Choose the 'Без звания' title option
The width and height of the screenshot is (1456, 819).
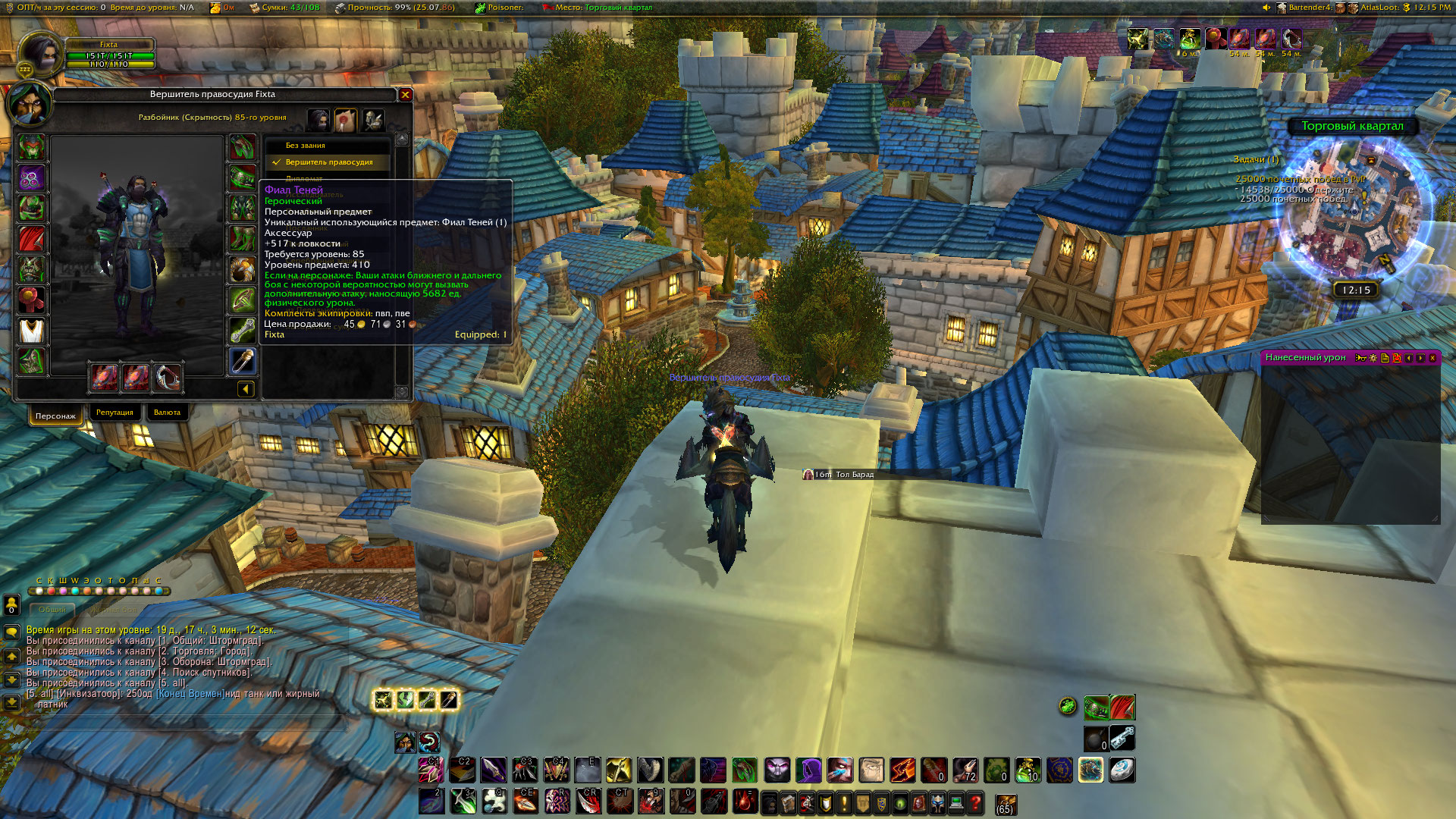pos(306,146)
